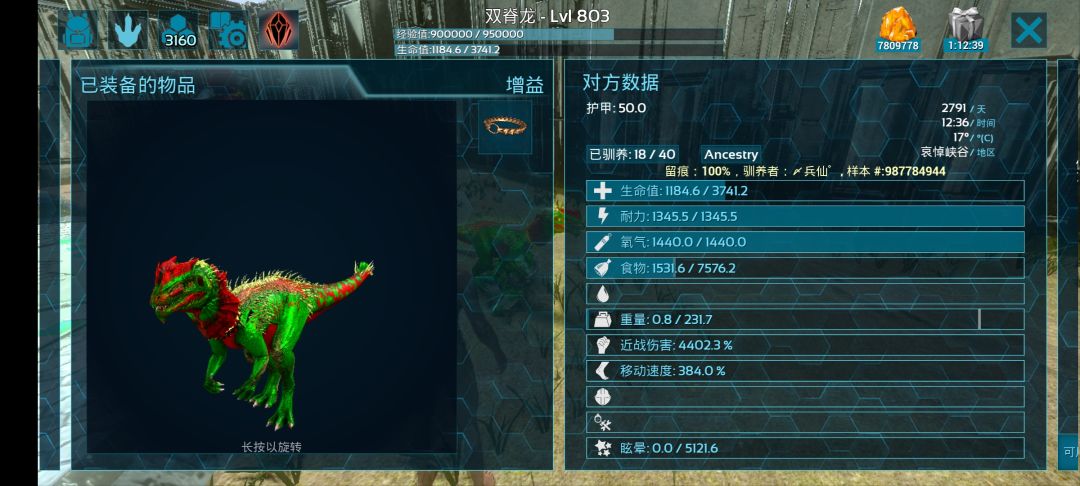View the Ancestry of this creature
Screen dimensions: 1080x486
point(731,154)
